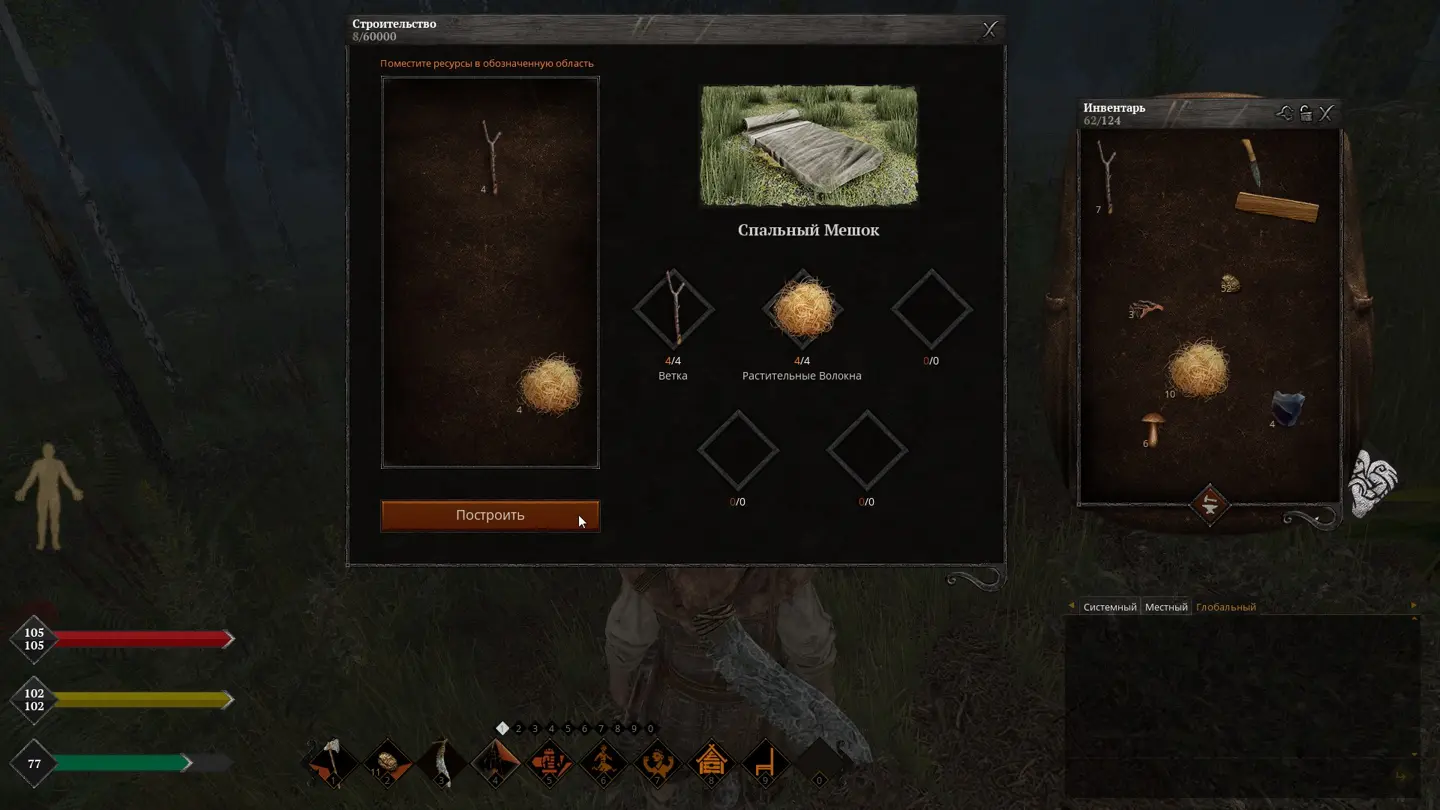Choose the plant fiber bundle in inventory
This screenshot has width=1440, height=810.
pyautogui.click(x=1198, y=368)
